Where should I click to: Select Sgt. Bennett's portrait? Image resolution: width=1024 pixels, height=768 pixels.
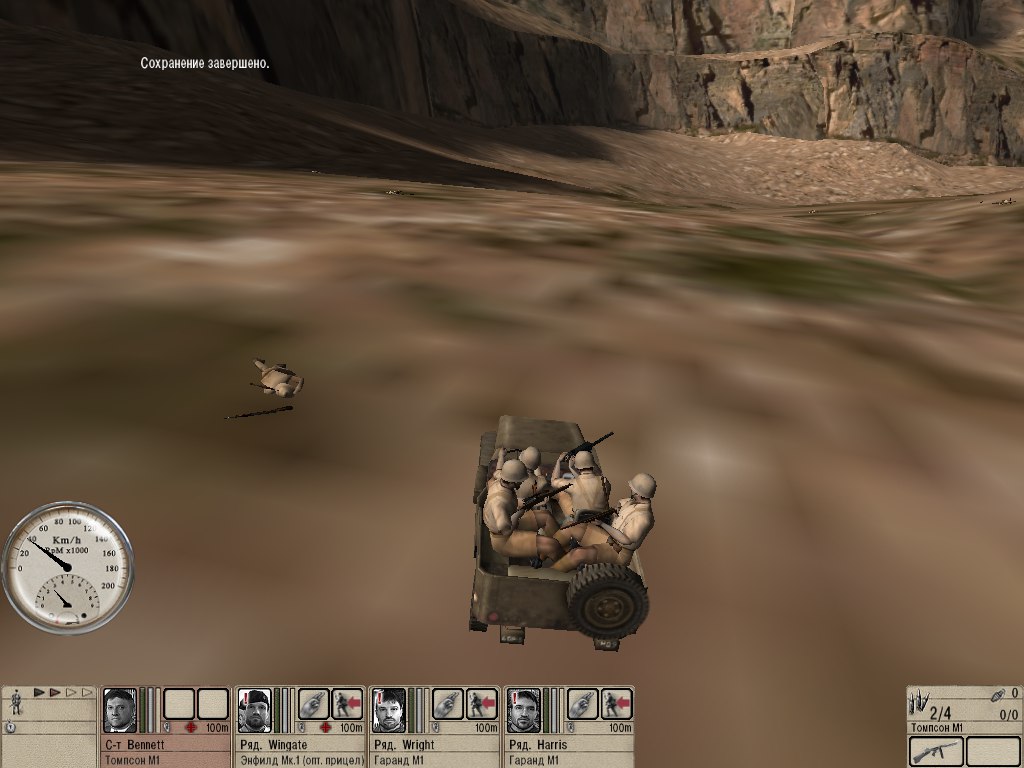click(x=120, y=710)
